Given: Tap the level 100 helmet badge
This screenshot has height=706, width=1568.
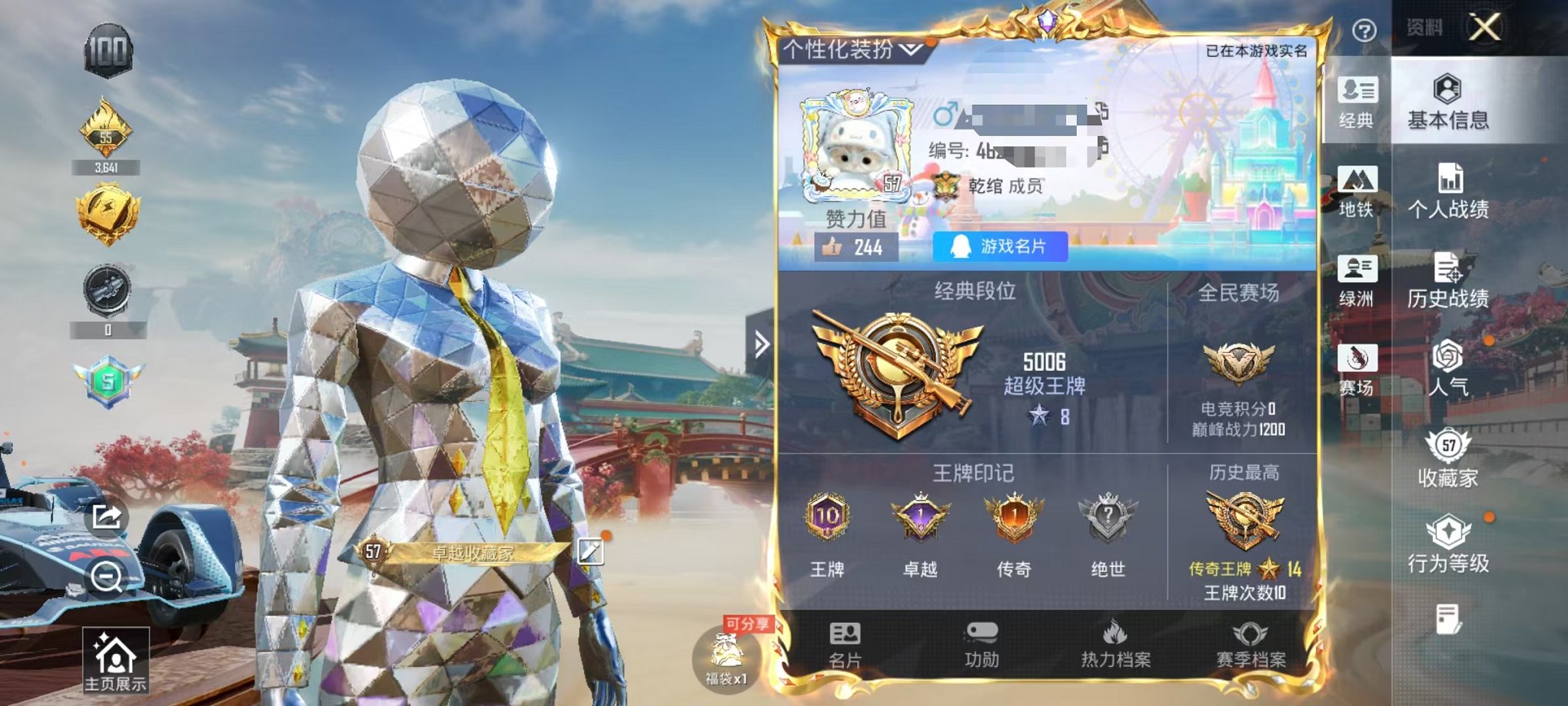Looking at the screenshot, I should pyautogui.click(x=108, y=51).
